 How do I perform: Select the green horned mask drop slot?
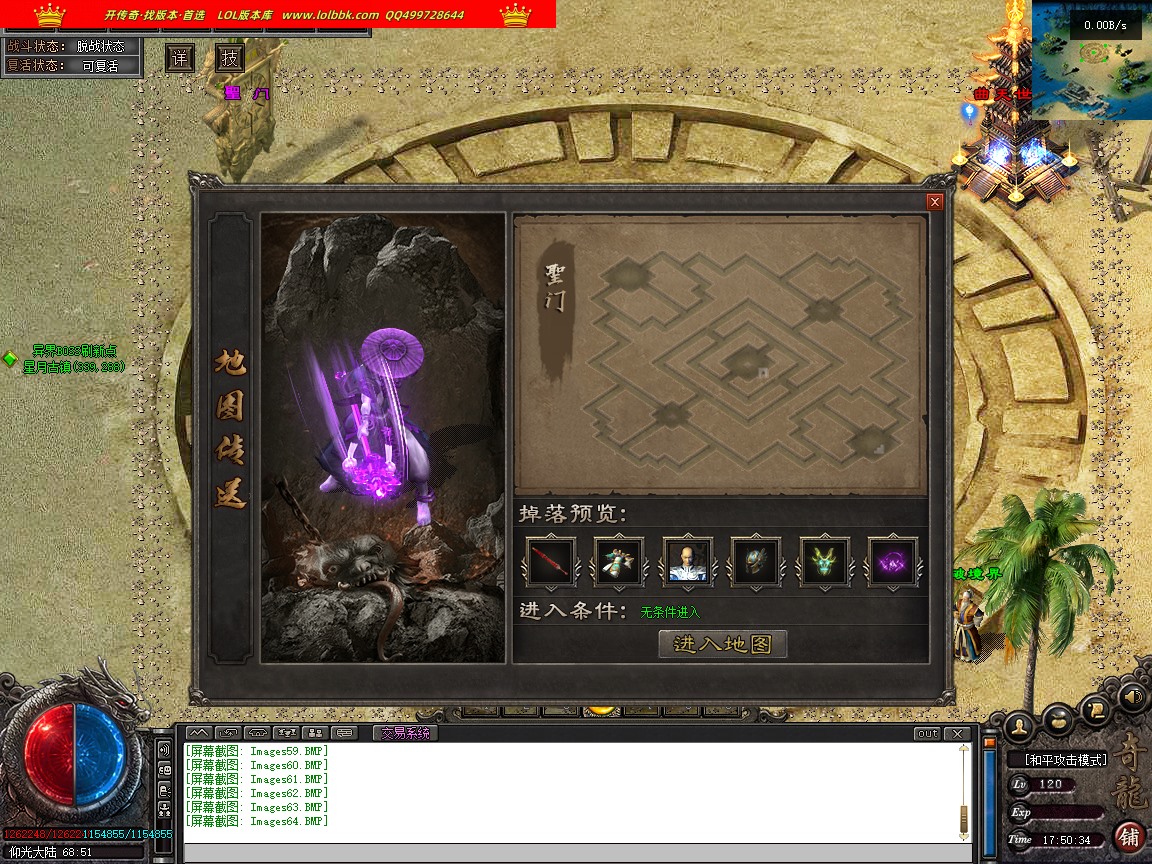824,561
